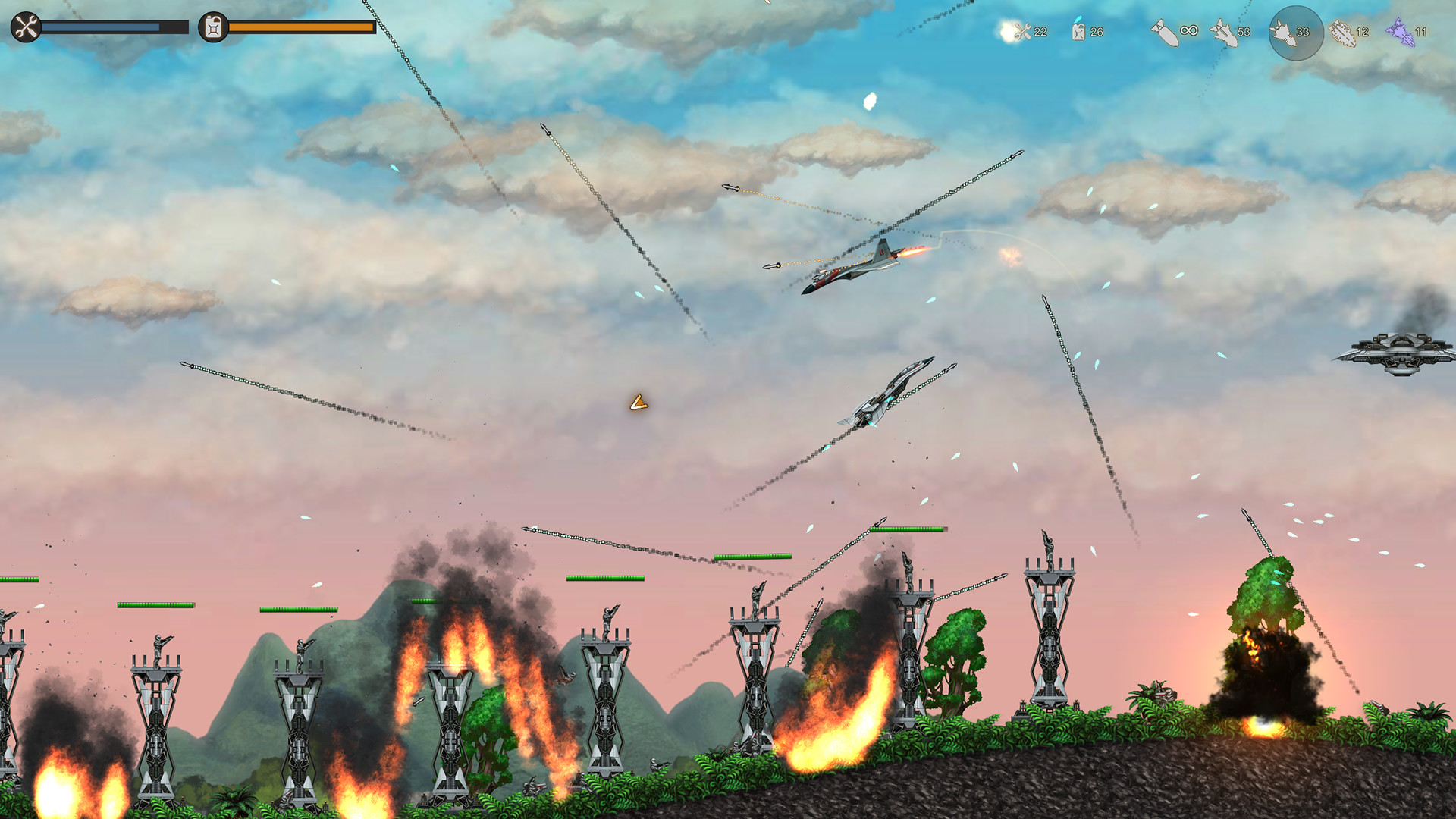Click the fuel canister counter showing 26
1456x819 pixels.
point(1081,32)
